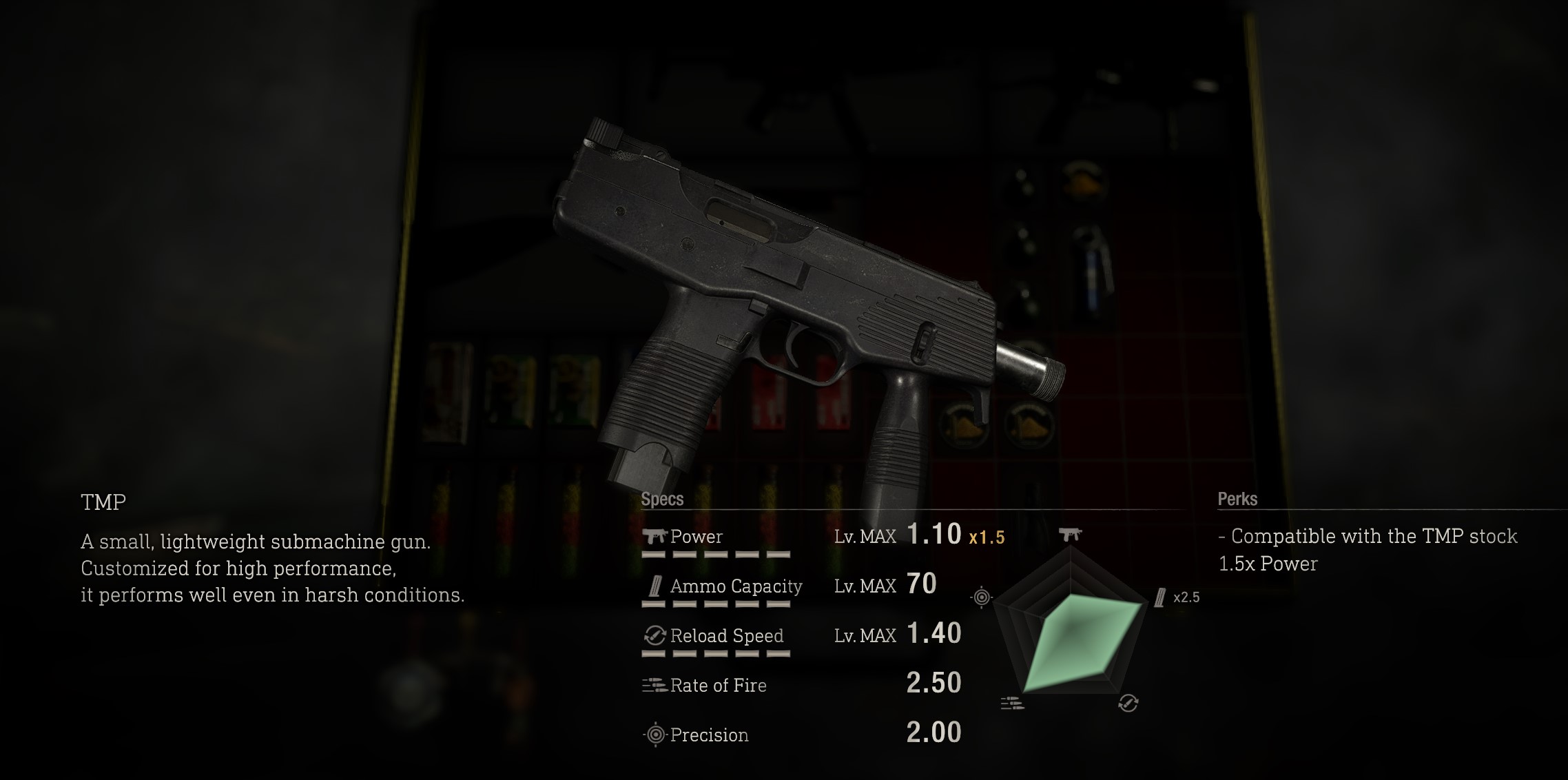The width and height of the screenshot is (1568, 780).
Task: Click the Power upgrade level bar segments
Action: click(x=716, y=555)
